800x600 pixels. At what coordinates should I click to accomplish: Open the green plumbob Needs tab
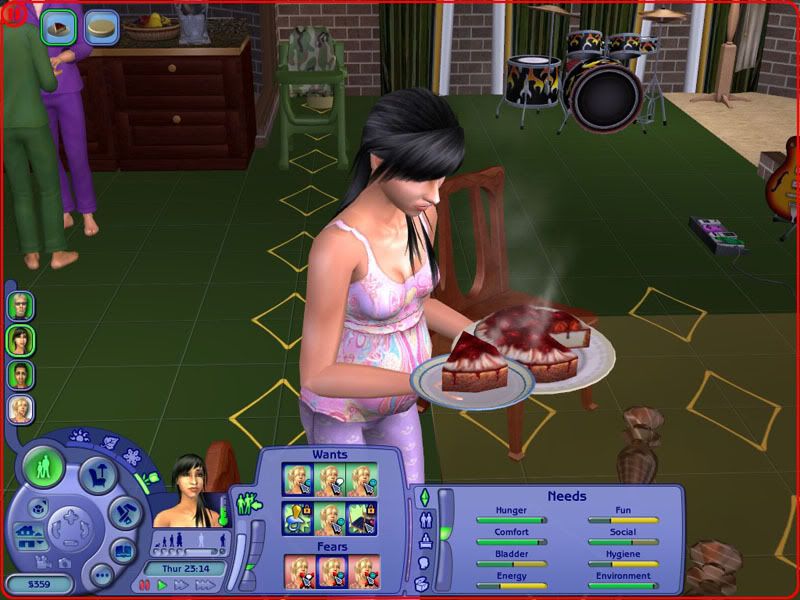tap(423, 497)
